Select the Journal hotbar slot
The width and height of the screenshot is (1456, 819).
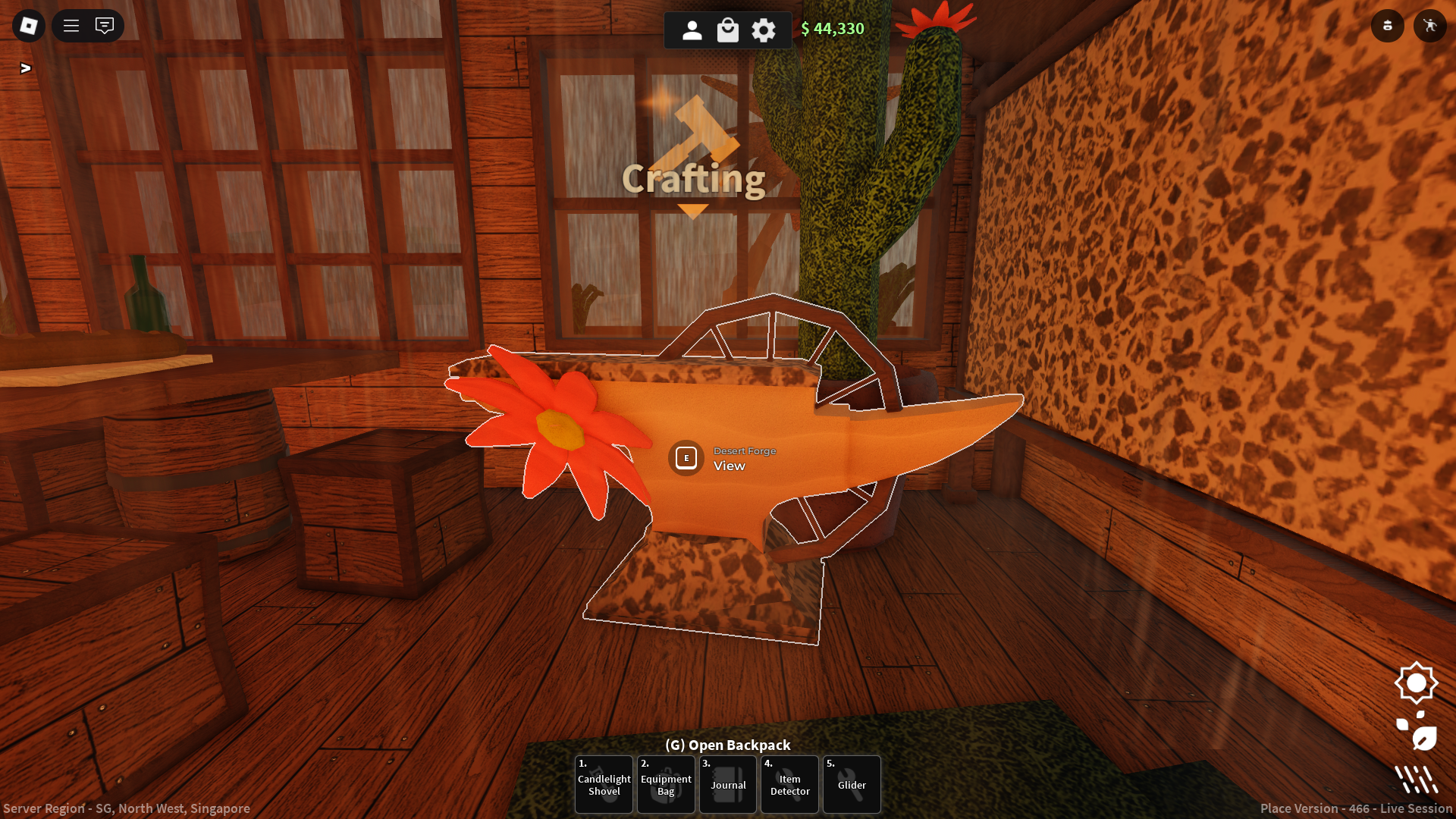pyautogui.click(x=728, y=785)
